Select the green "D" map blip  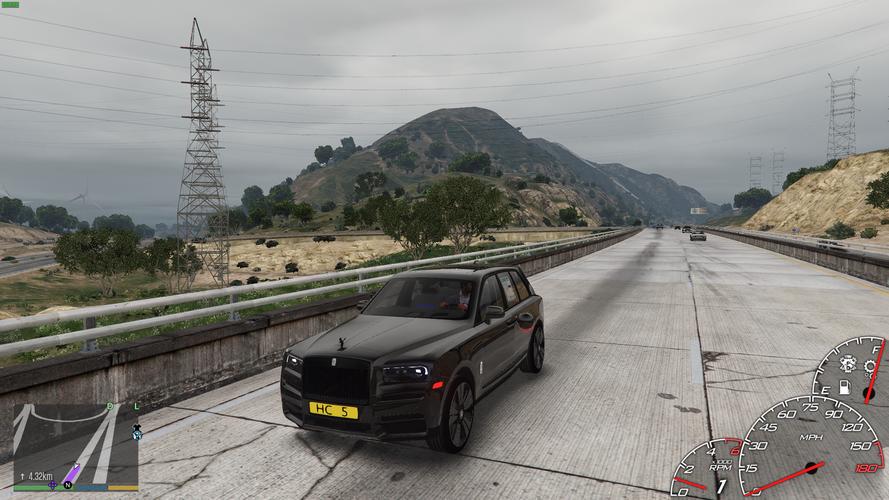pyautogui.click(x=110, y=406)
